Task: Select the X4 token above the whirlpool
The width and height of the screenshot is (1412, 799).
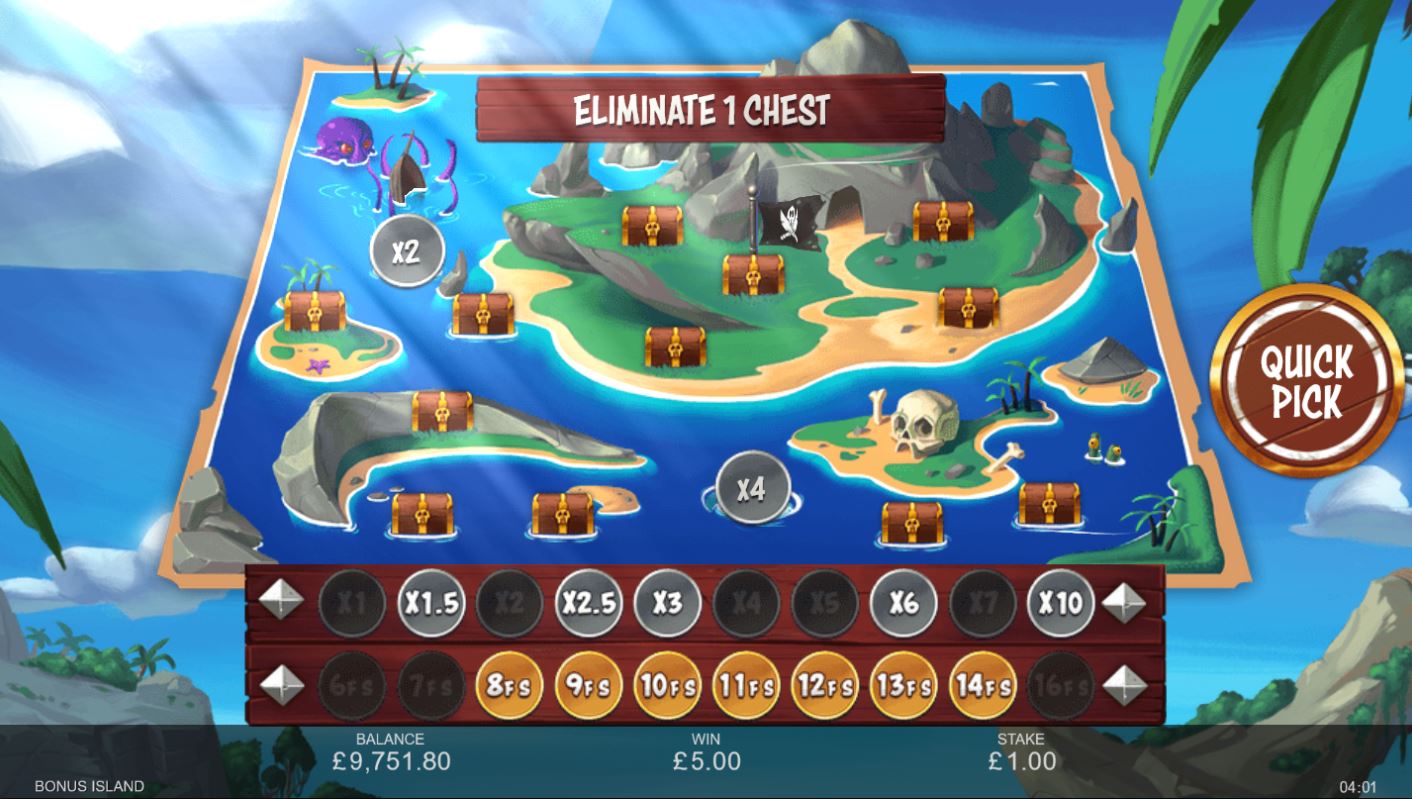Action: tap(752, 486)
